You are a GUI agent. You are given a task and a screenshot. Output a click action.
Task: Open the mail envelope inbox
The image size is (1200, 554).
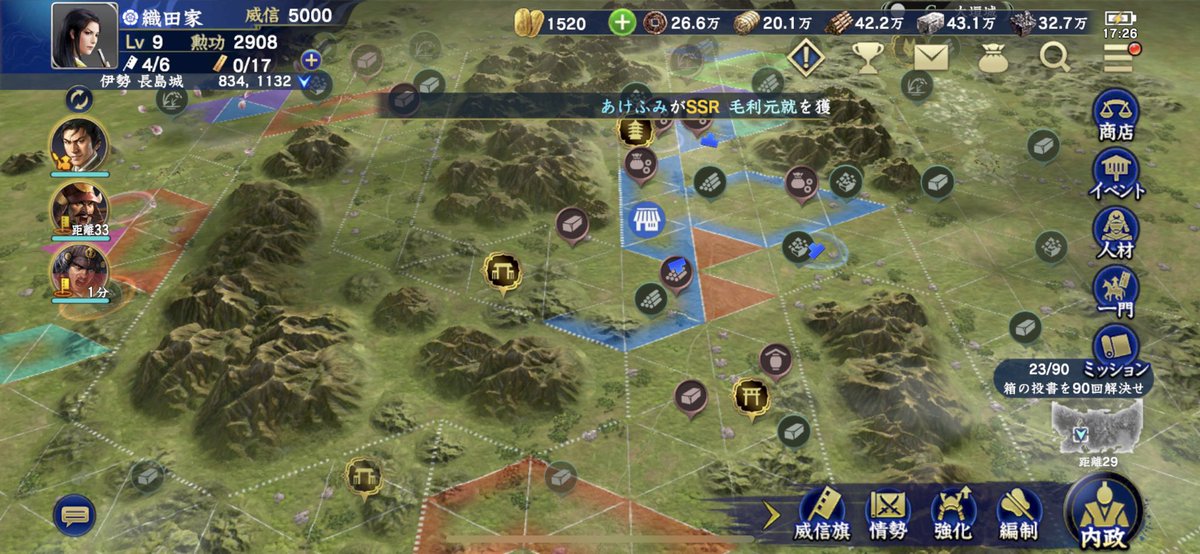(930, 58)
